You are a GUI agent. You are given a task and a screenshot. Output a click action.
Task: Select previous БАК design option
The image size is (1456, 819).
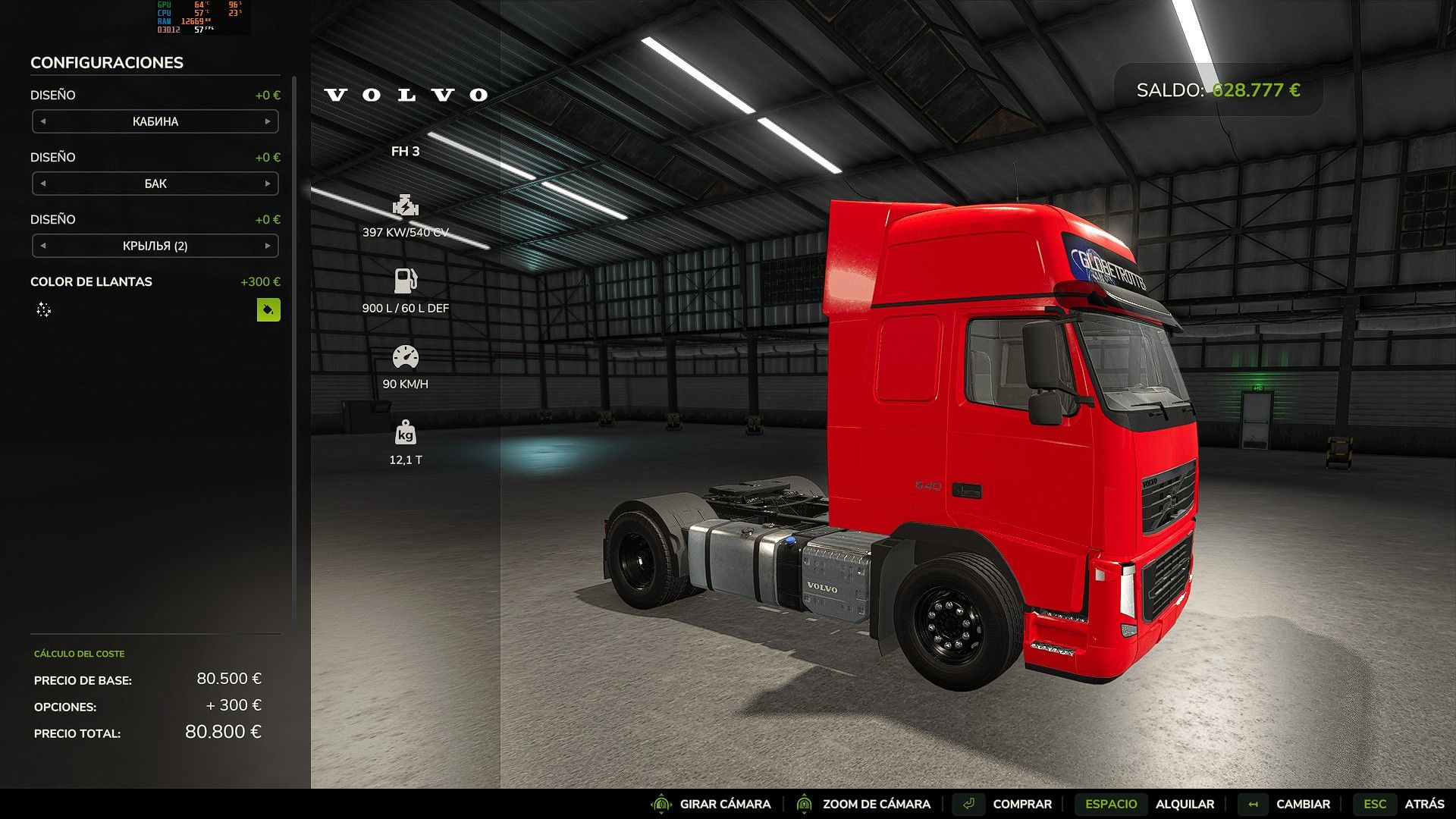click(43, 184)
